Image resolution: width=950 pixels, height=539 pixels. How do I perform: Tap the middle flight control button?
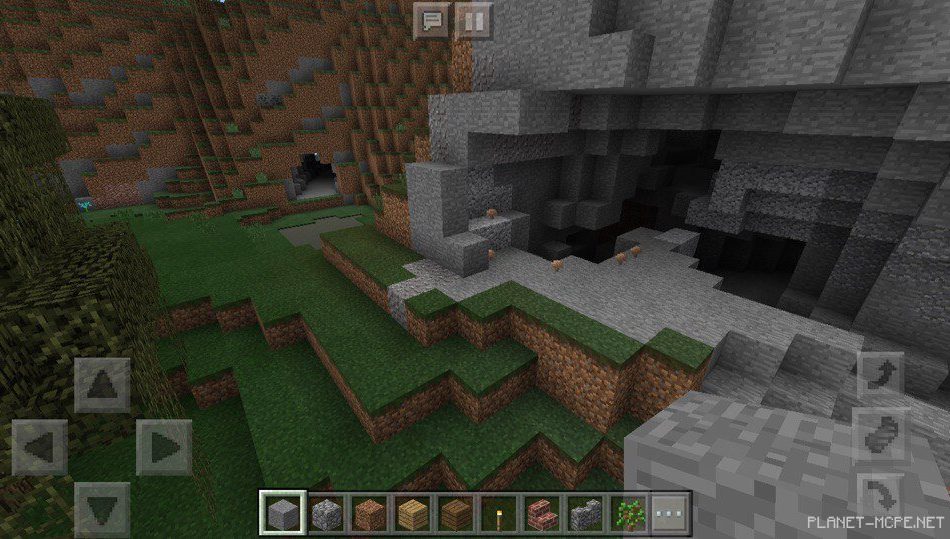coord(881,436)
